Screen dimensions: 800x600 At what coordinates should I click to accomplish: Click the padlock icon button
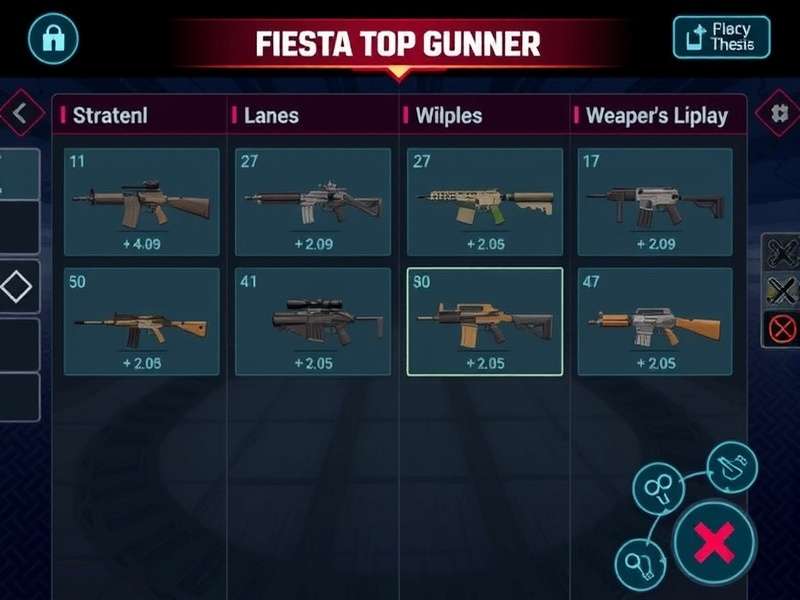(52, 38)
